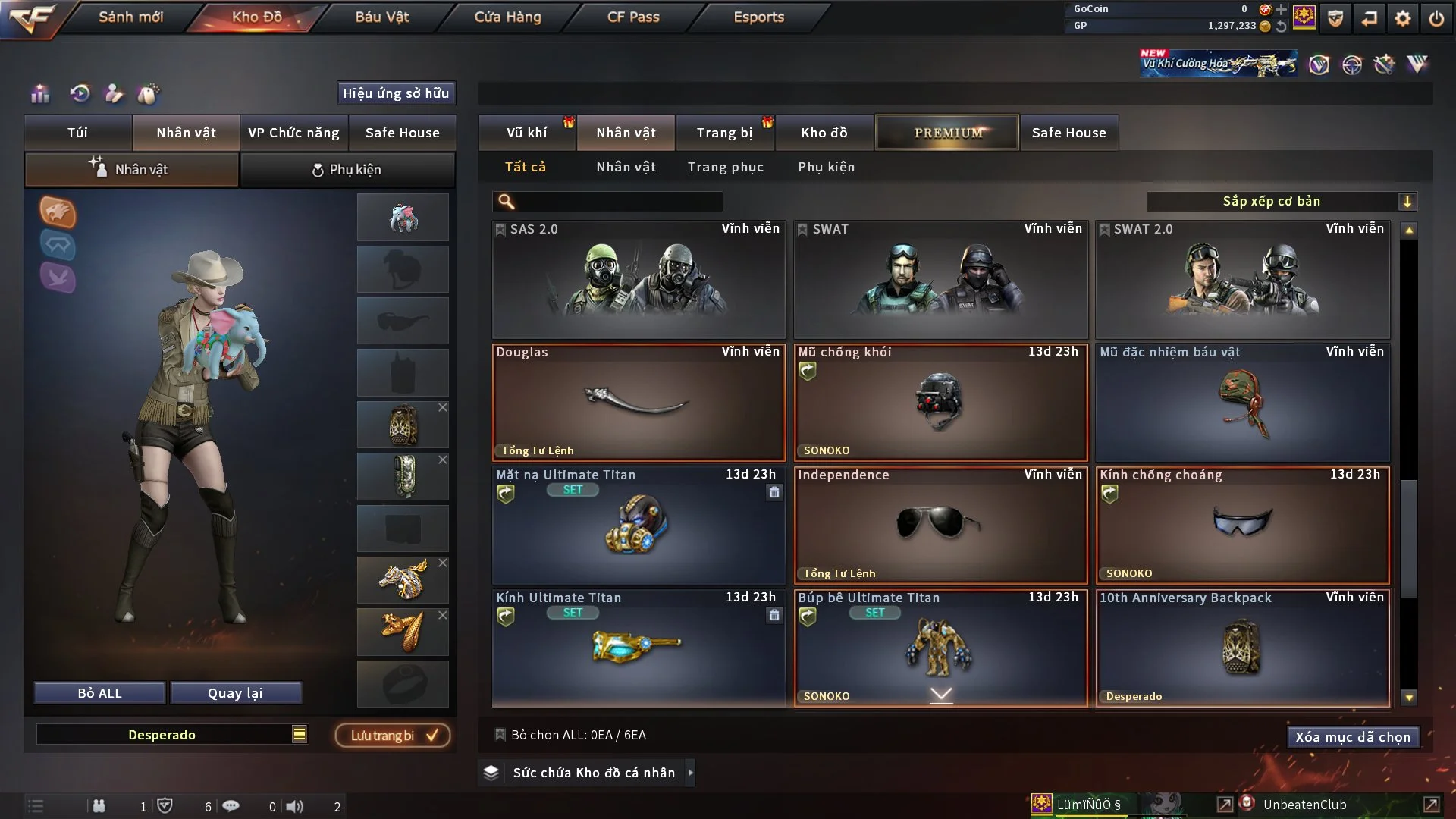The image size is (1456, 819).
Task: Open the CF Pass menu
Action: pyautogui.click(x=633, y=17)
